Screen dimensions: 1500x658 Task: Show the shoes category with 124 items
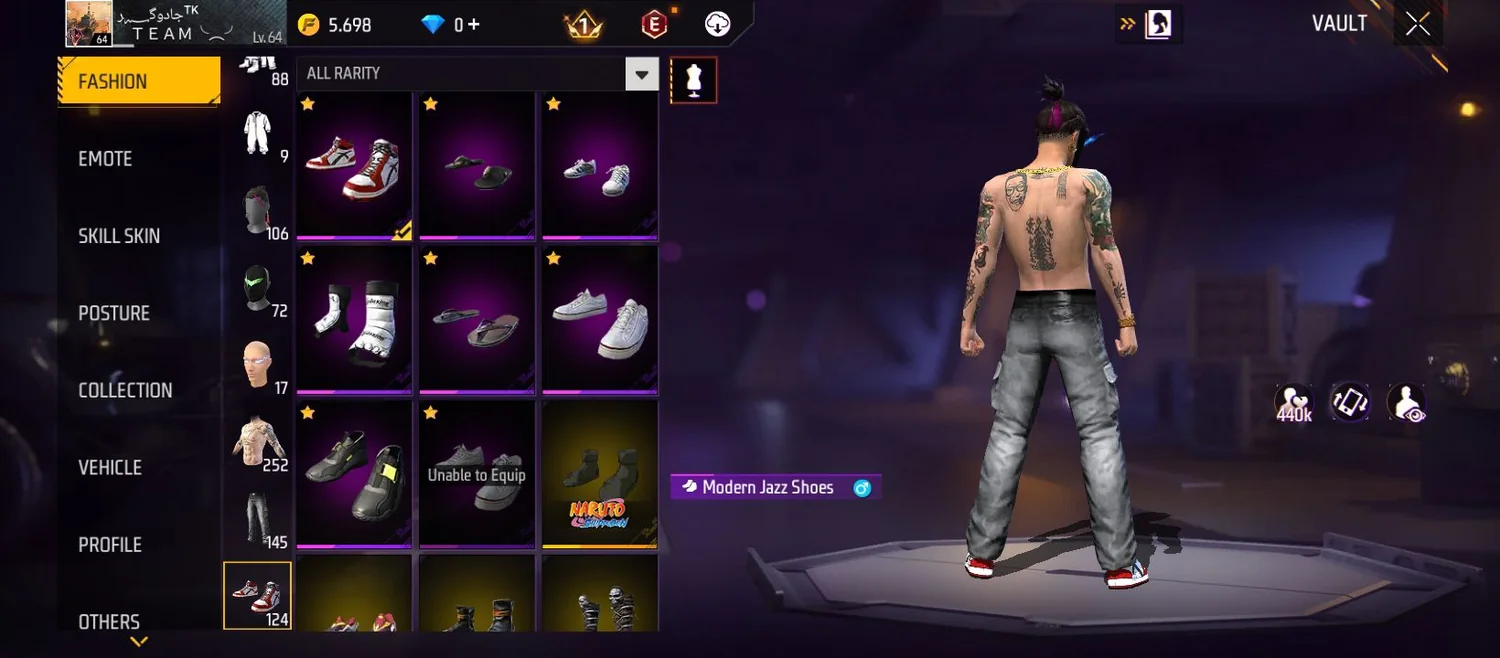point(257,596)
